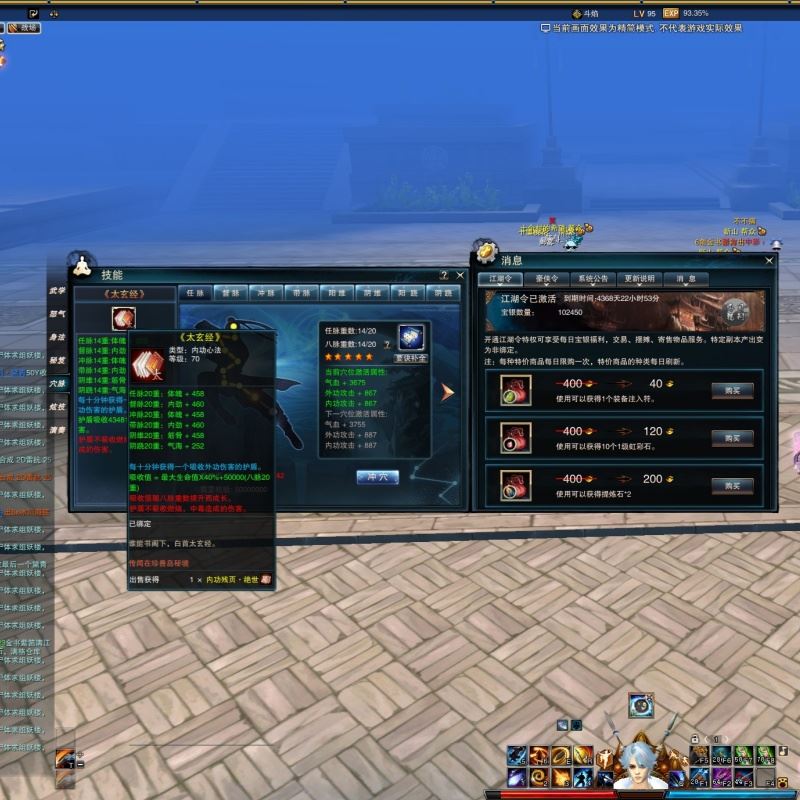
Task: Close the 技能 skill window
Action: point(458,274)
